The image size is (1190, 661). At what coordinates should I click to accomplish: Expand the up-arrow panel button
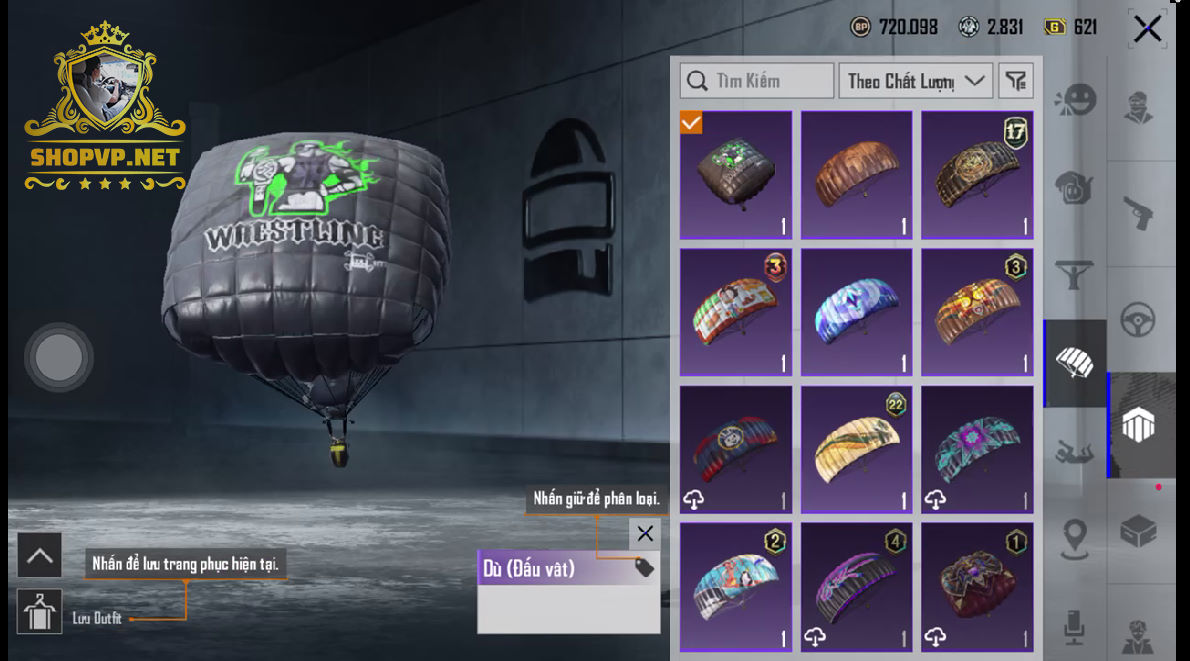(40, 556)
